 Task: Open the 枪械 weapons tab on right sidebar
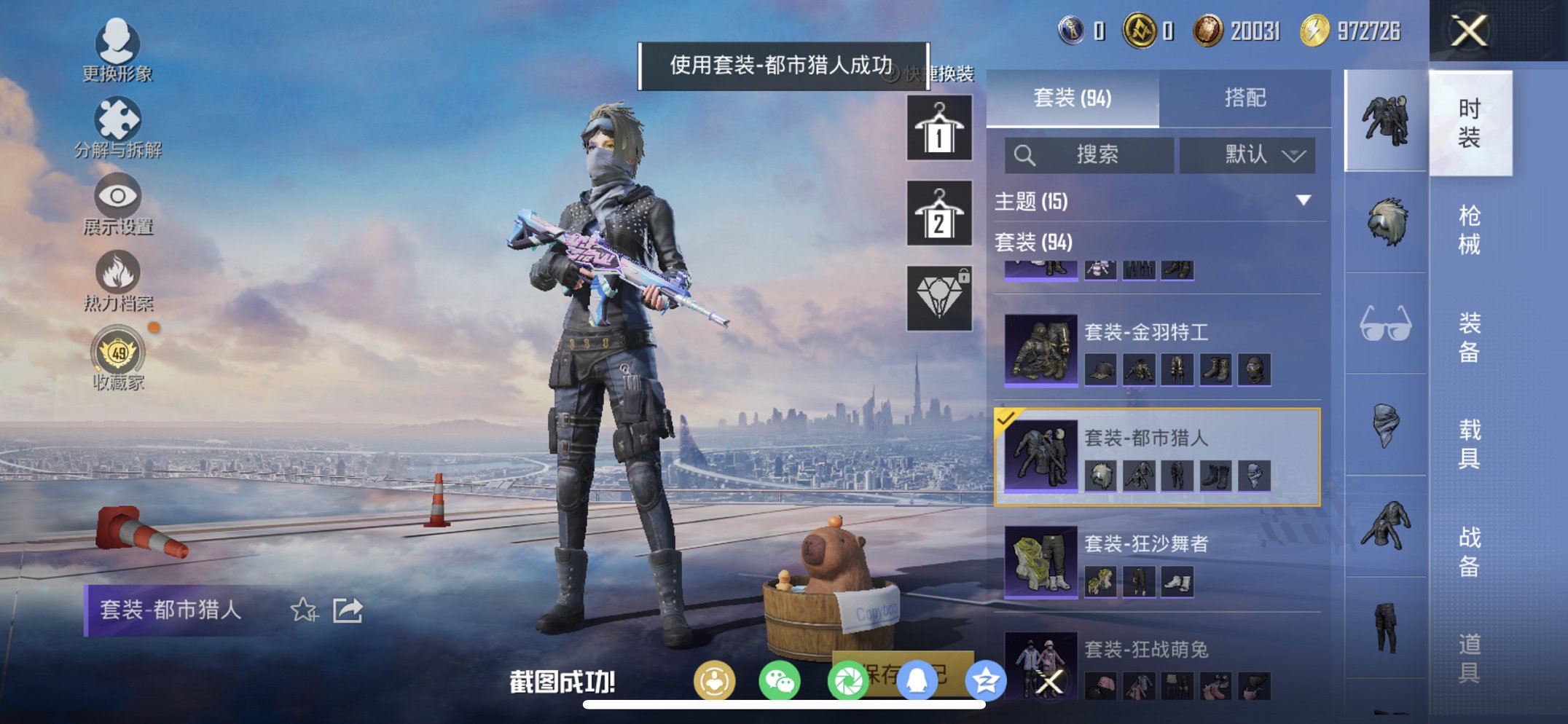click(1469, 228)
